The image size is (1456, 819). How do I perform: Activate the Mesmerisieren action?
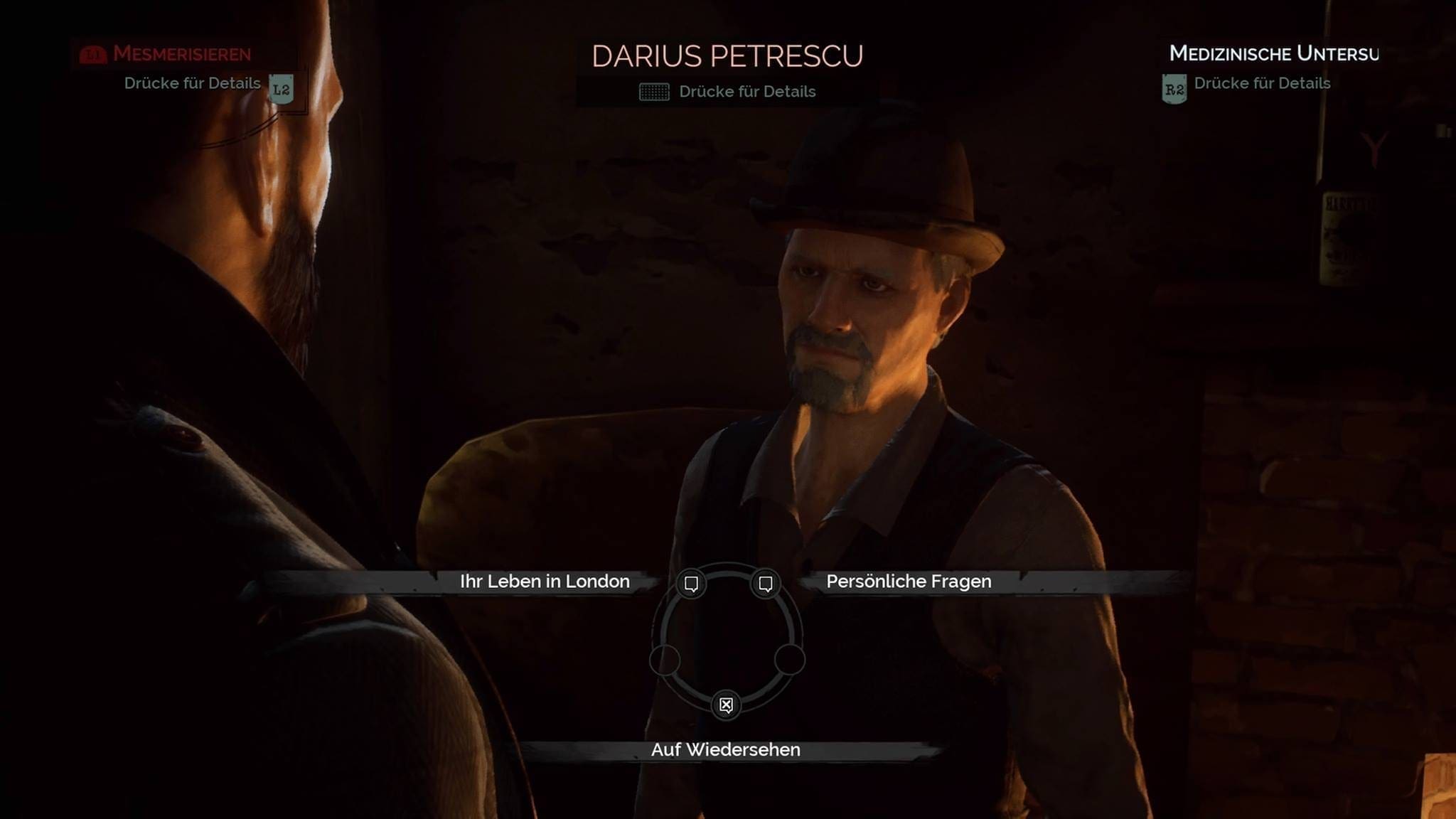181,54
